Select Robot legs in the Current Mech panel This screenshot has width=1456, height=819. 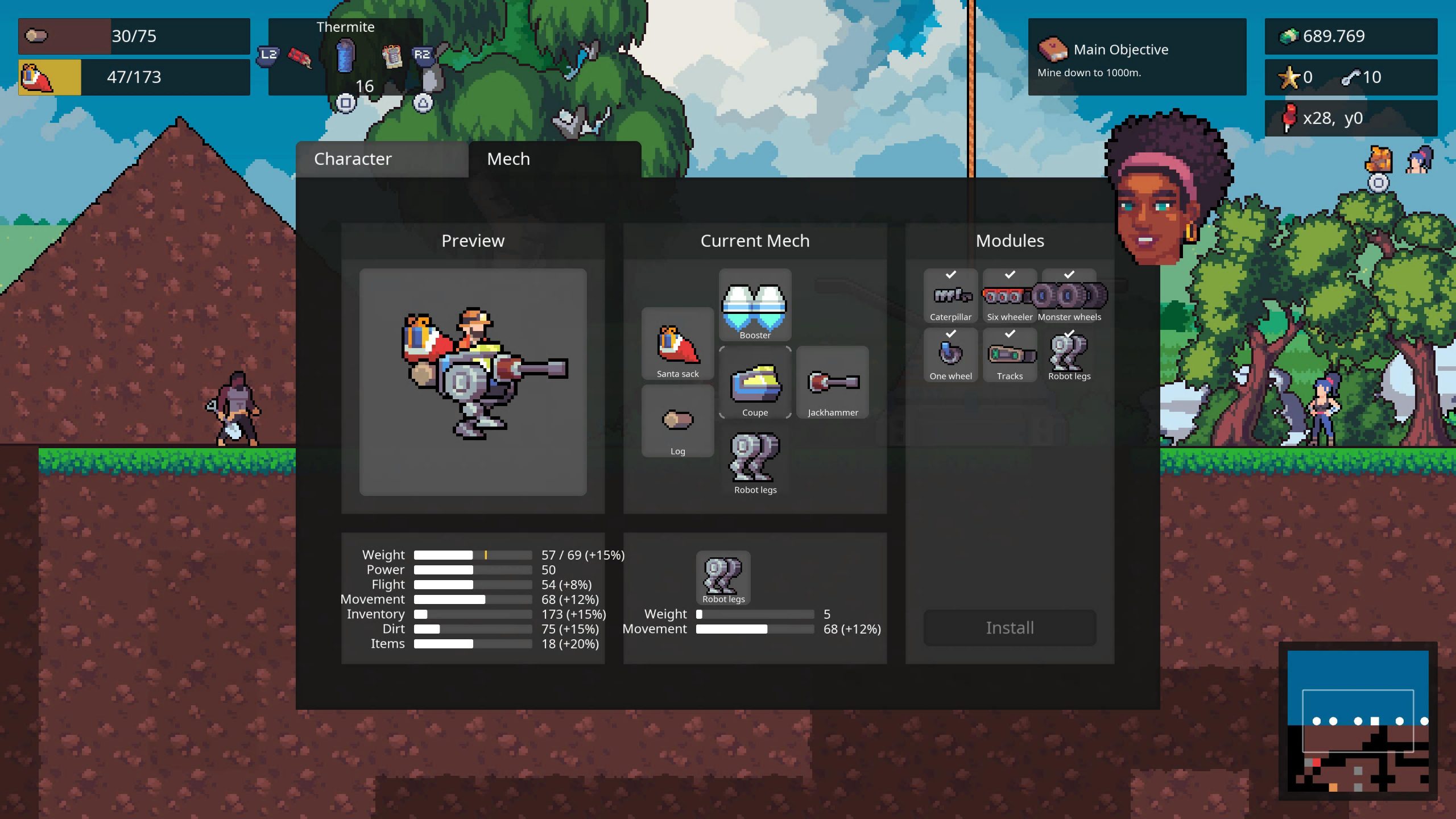click(755, 460)
